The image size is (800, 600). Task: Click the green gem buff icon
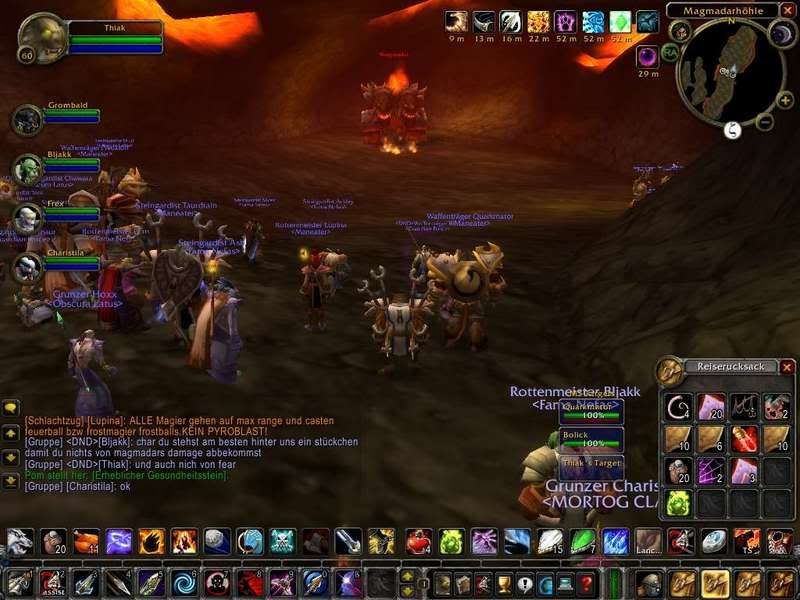[x=620, y=22]
